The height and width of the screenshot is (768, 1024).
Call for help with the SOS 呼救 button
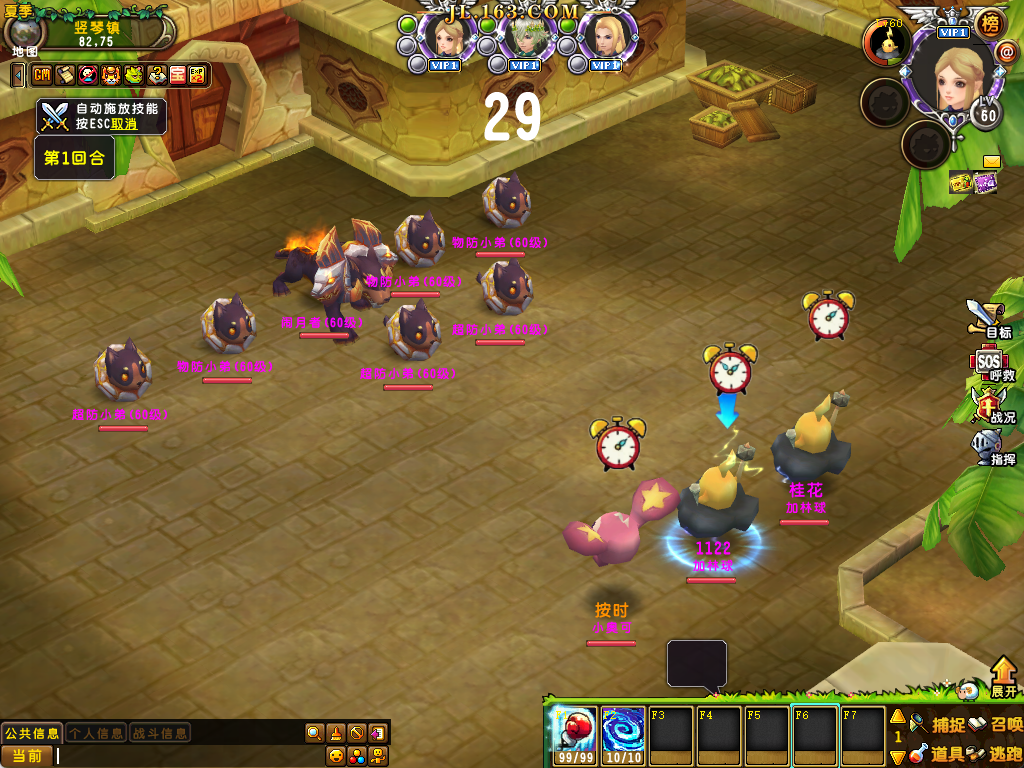click(x=989, y=363)
